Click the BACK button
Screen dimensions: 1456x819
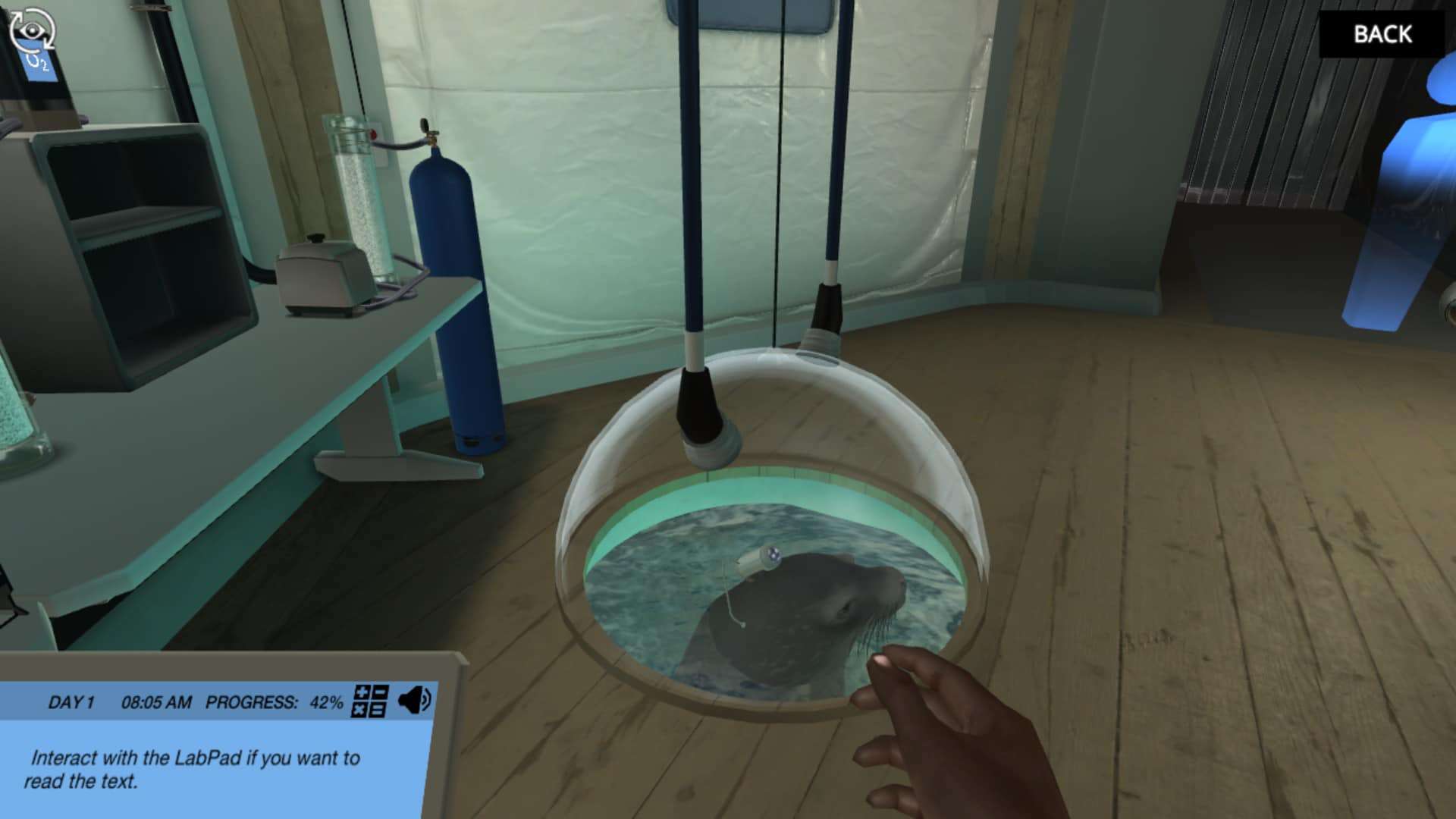[1382, 34]
